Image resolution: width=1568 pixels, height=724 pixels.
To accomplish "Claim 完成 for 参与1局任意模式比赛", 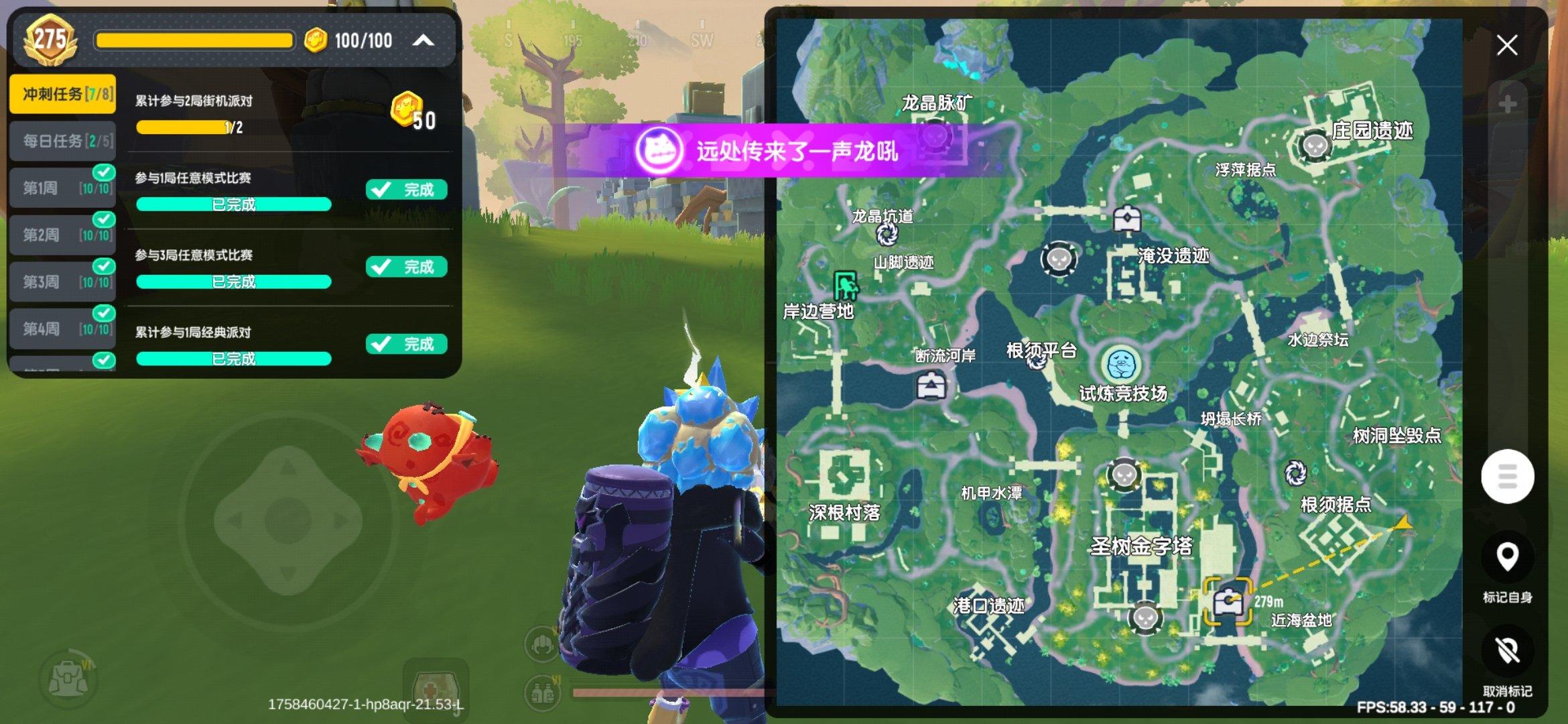I will coord(405,188).
